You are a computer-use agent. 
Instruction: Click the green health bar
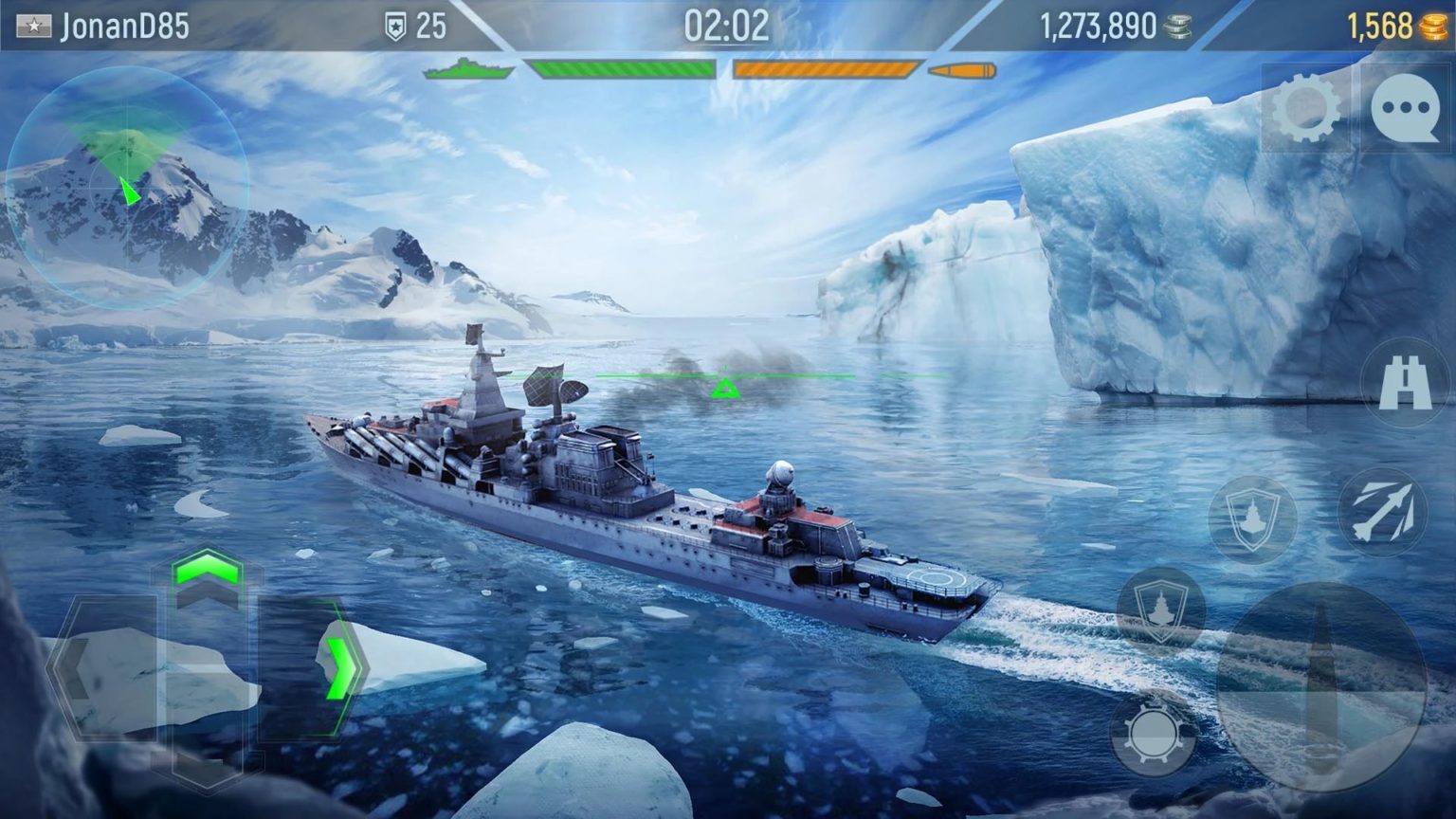point(621,68)
